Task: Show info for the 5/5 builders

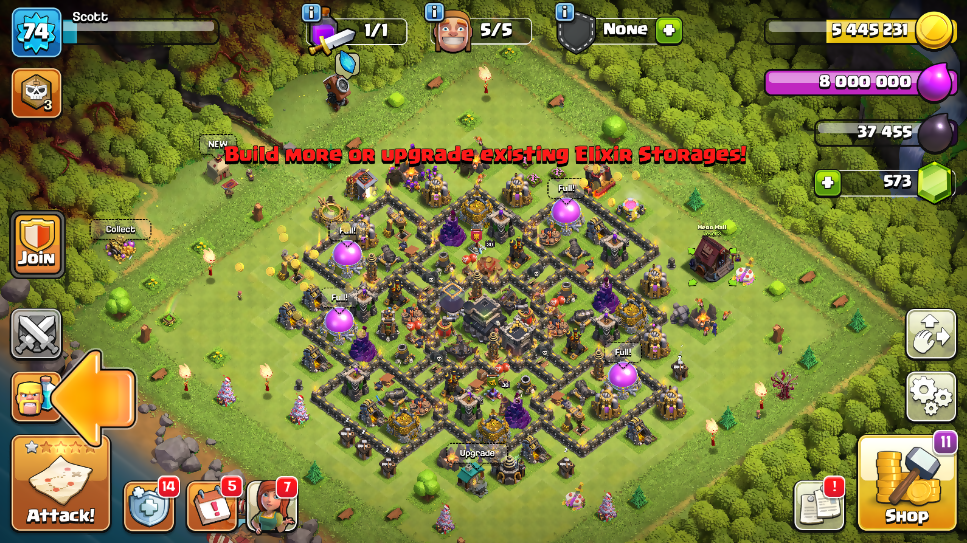Action: tap(435, 12)
